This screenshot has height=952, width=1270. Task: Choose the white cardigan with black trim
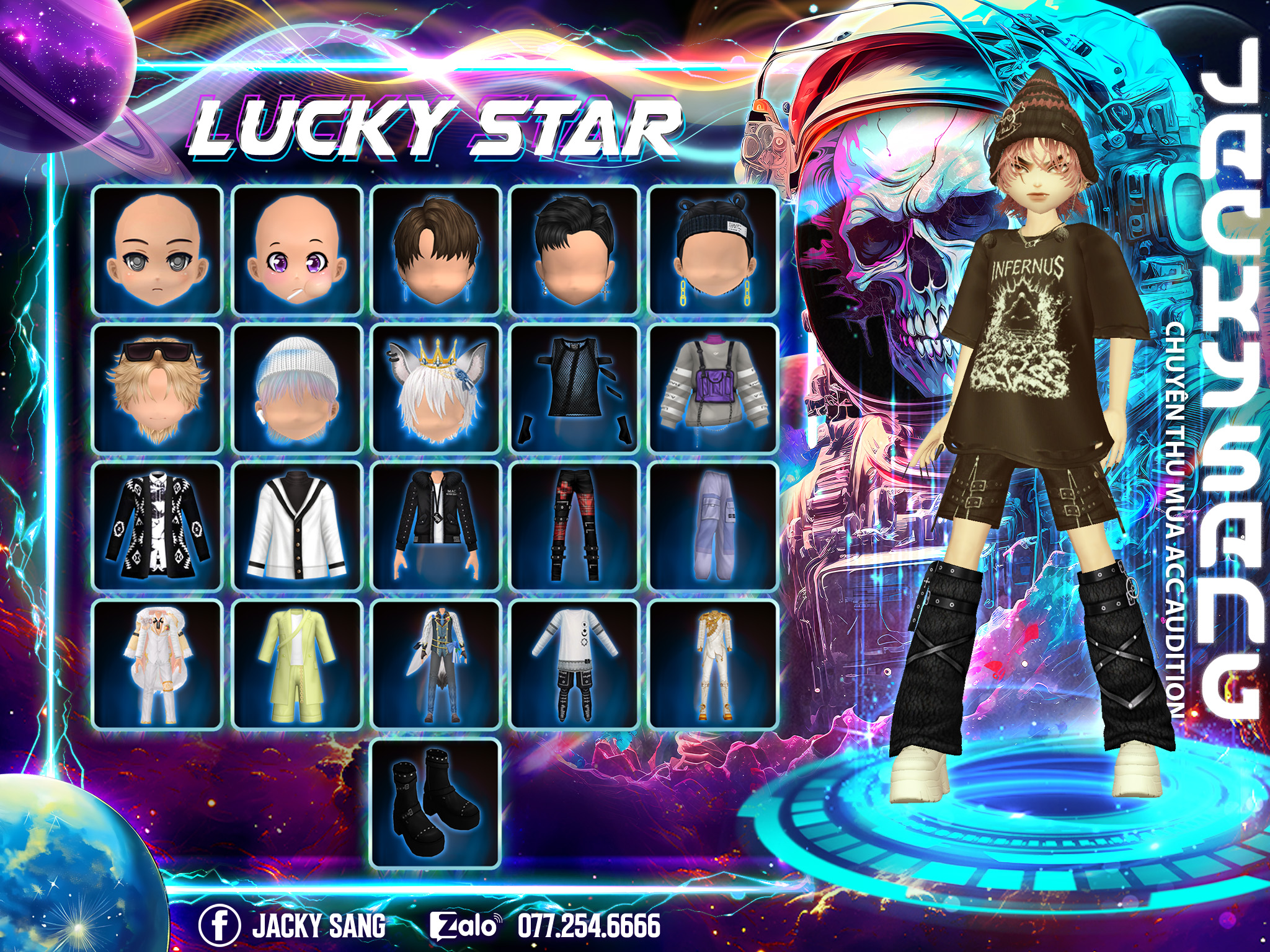[x=297, y=527]
